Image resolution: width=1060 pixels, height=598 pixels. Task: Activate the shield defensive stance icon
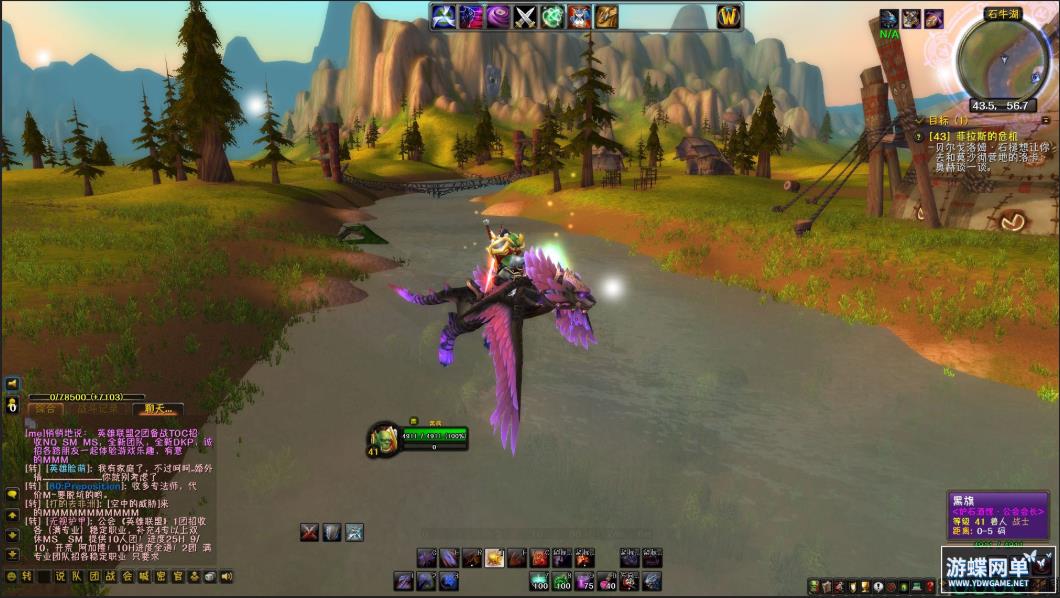332,532
